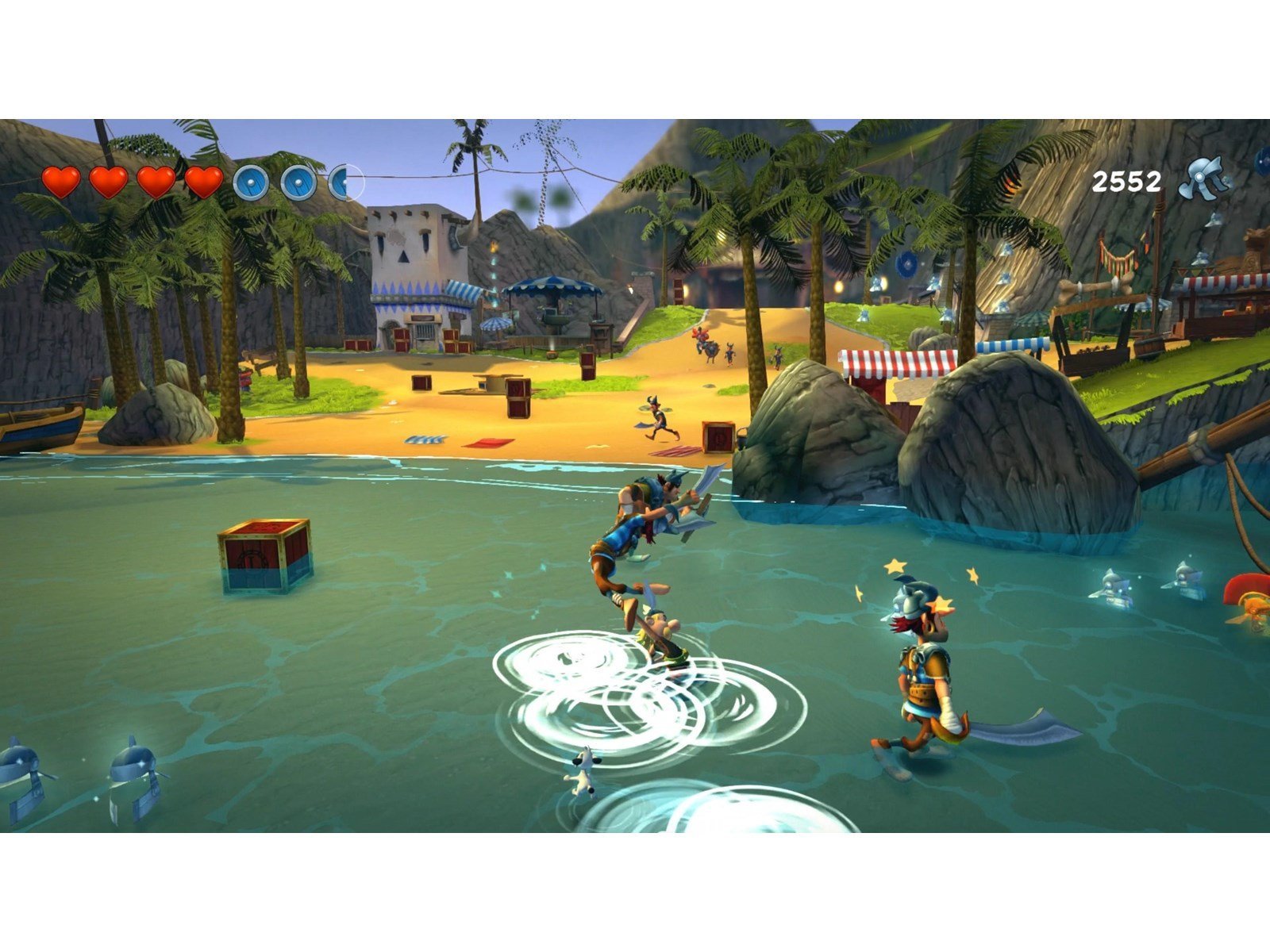The height and width of the screenshot is (952, 1270).
Task: Select the first heart in the health bar
Action: pos(62,181)
